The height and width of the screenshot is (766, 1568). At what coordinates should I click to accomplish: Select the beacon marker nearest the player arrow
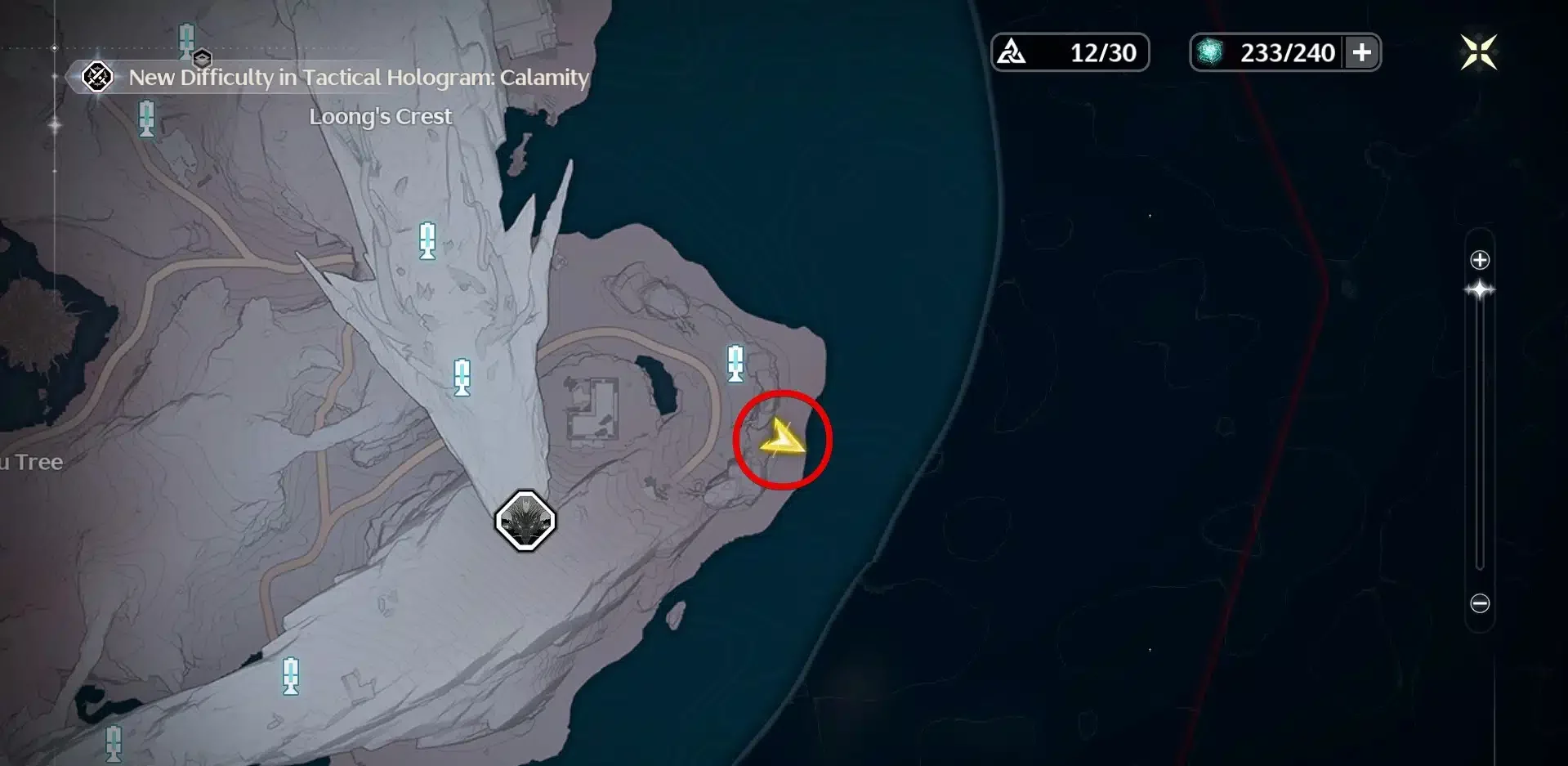coord(735,363)
